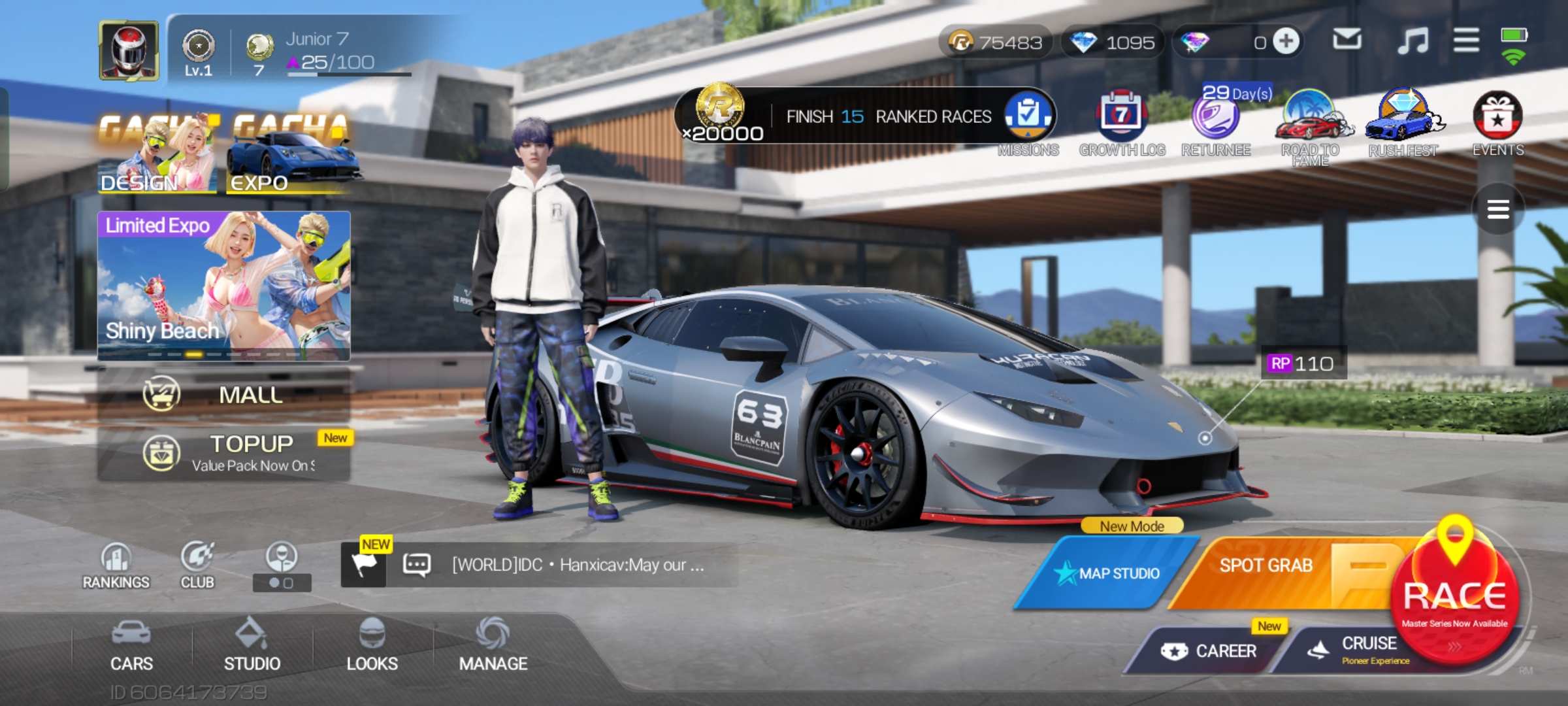Go to the STUDIO menu
1568x706 pixels.
tap(252, 646)
